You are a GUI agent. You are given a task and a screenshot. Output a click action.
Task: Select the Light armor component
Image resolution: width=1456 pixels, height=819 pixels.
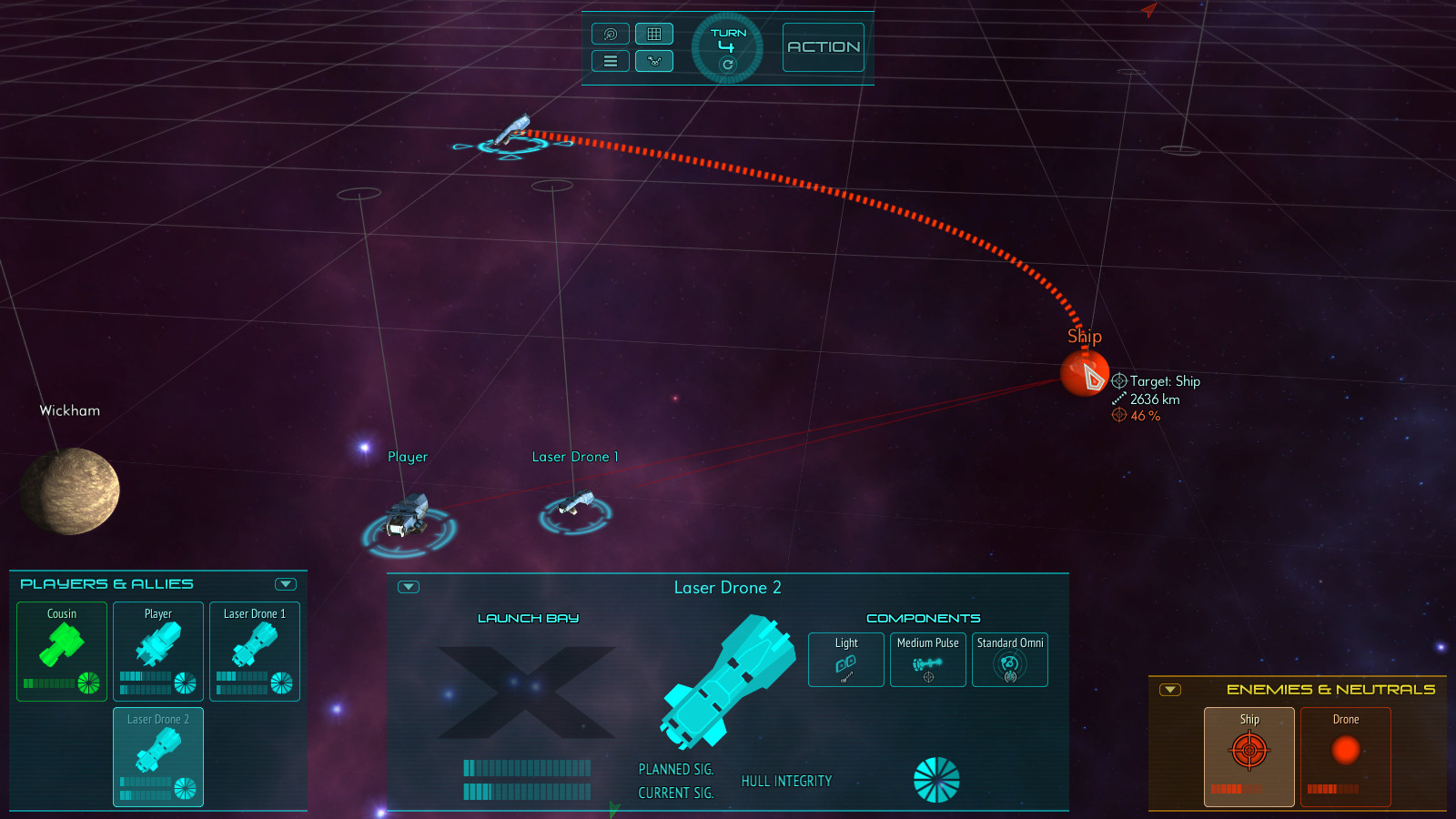tap(845, 659)
